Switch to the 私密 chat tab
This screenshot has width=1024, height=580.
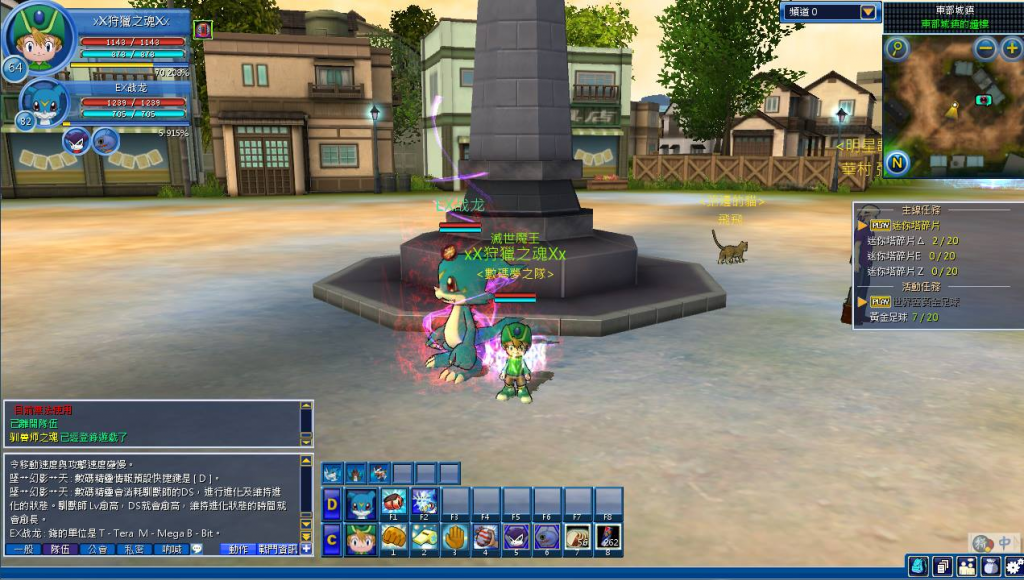(x=133, y=549)
